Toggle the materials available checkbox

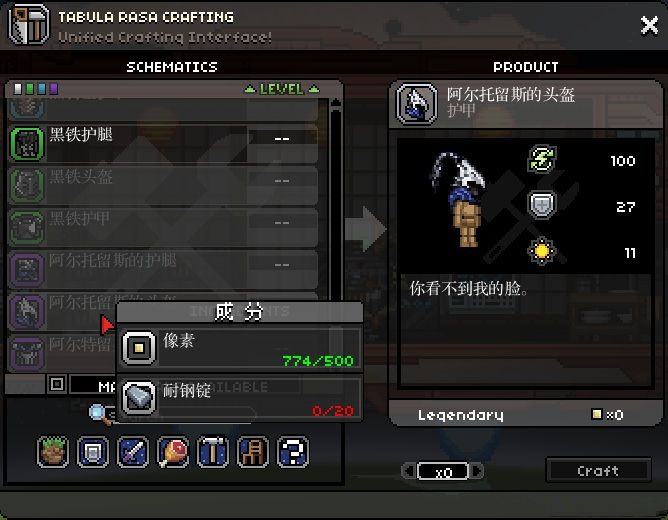click(57, 384)
